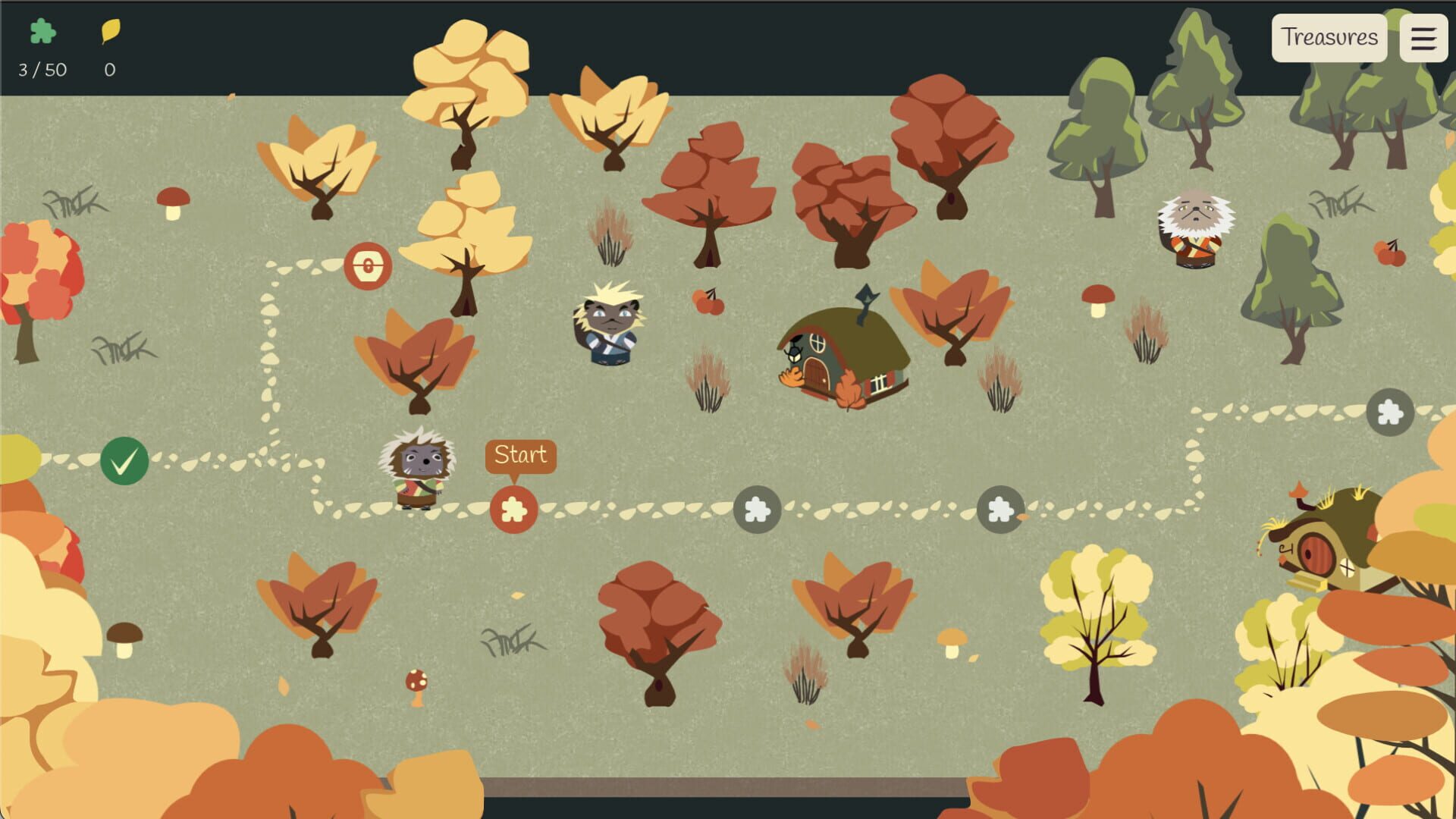Click the completed level green checkmark

tap(124, 460)
